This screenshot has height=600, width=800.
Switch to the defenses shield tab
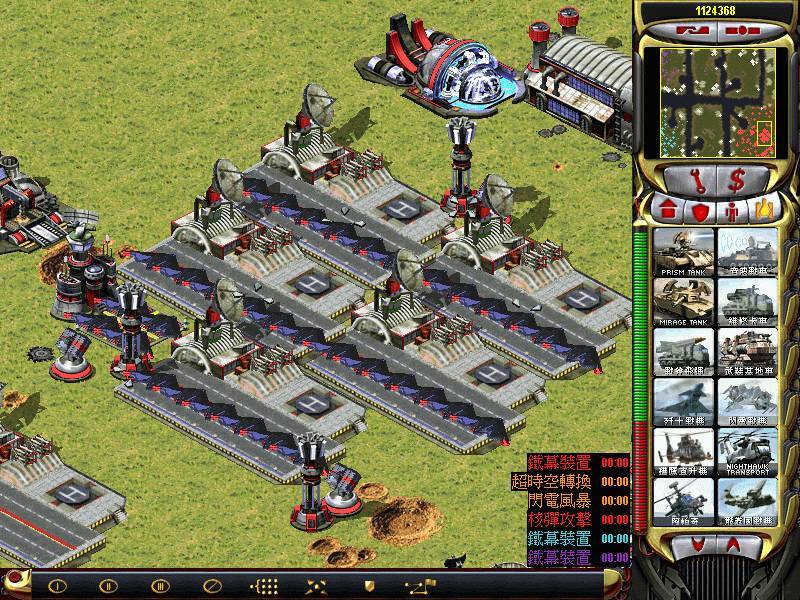[x=700, y=211]
